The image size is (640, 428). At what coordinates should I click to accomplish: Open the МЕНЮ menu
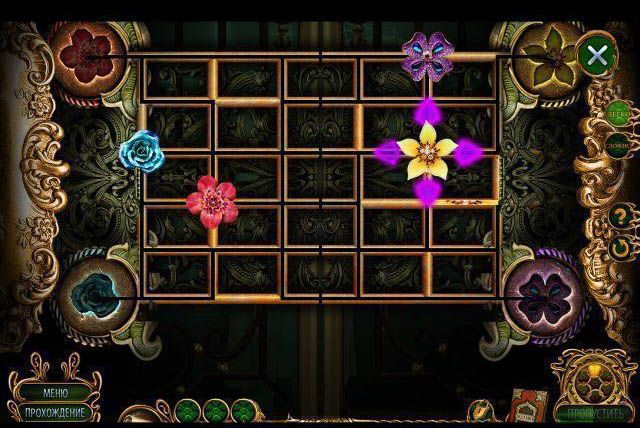(56, 393)
